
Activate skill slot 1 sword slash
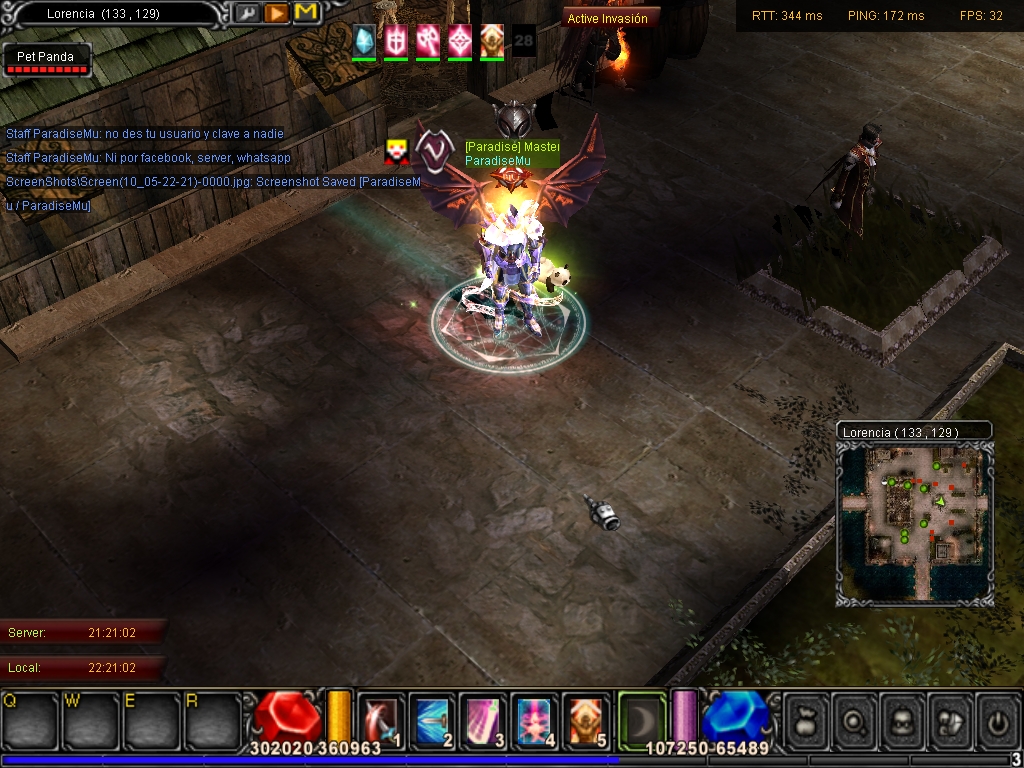[381, 719]
